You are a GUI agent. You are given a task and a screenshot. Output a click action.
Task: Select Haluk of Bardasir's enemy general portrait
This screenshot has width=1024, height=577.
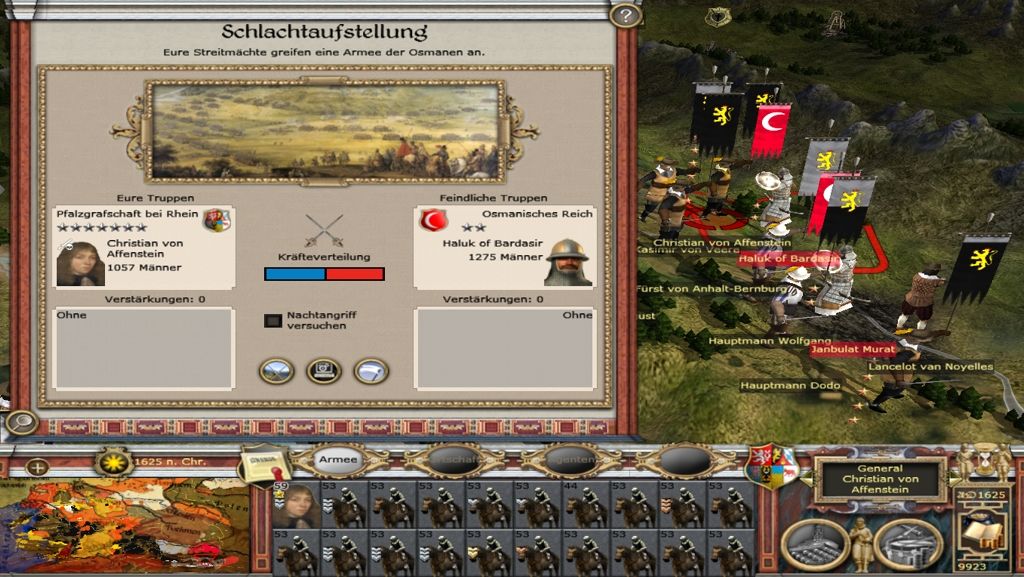(x=567, y=262)
